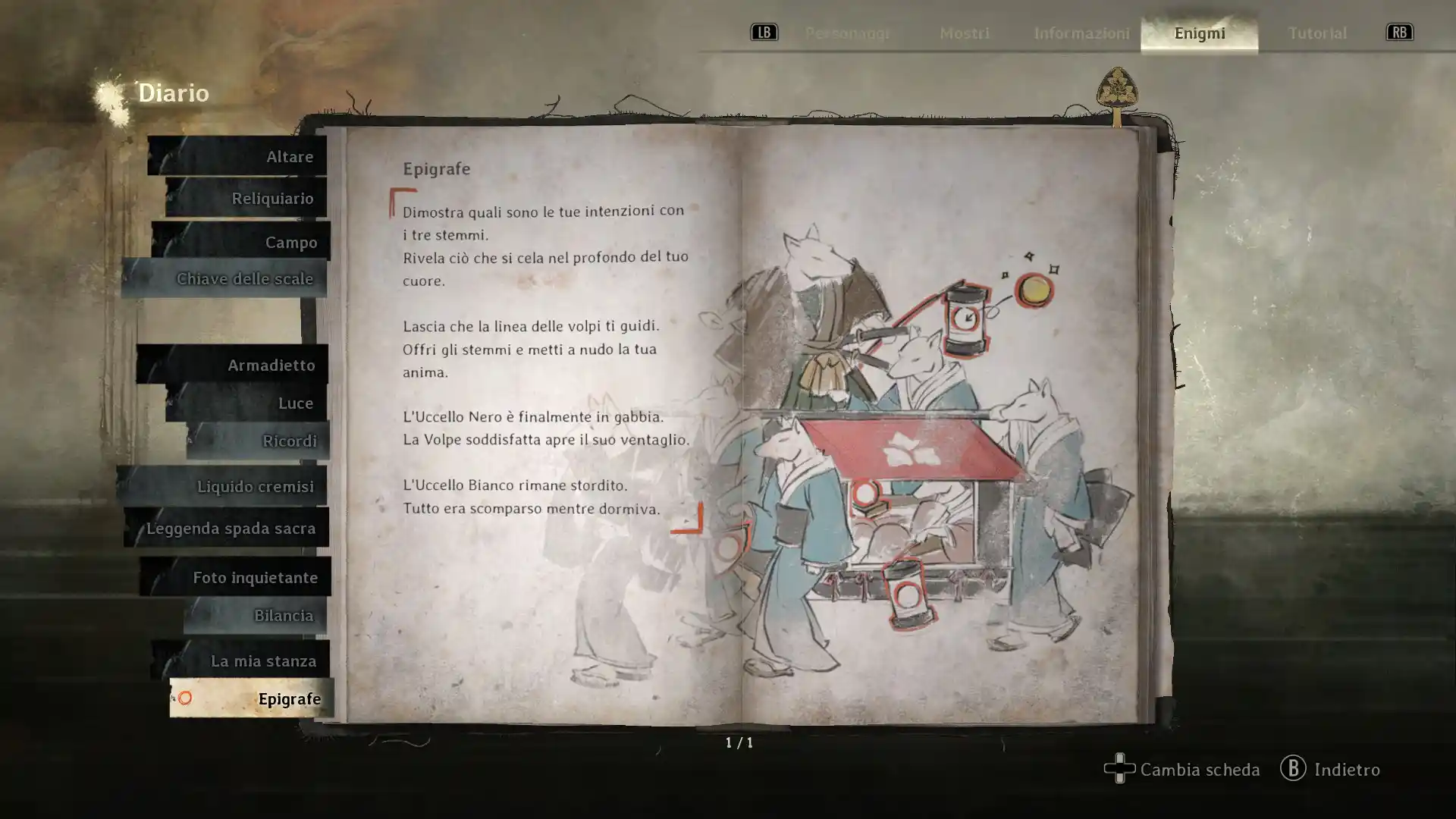Click the RB shoulder button icon
The height and width of the screenshot is (819, 1456).
(x=1399, y=32)
